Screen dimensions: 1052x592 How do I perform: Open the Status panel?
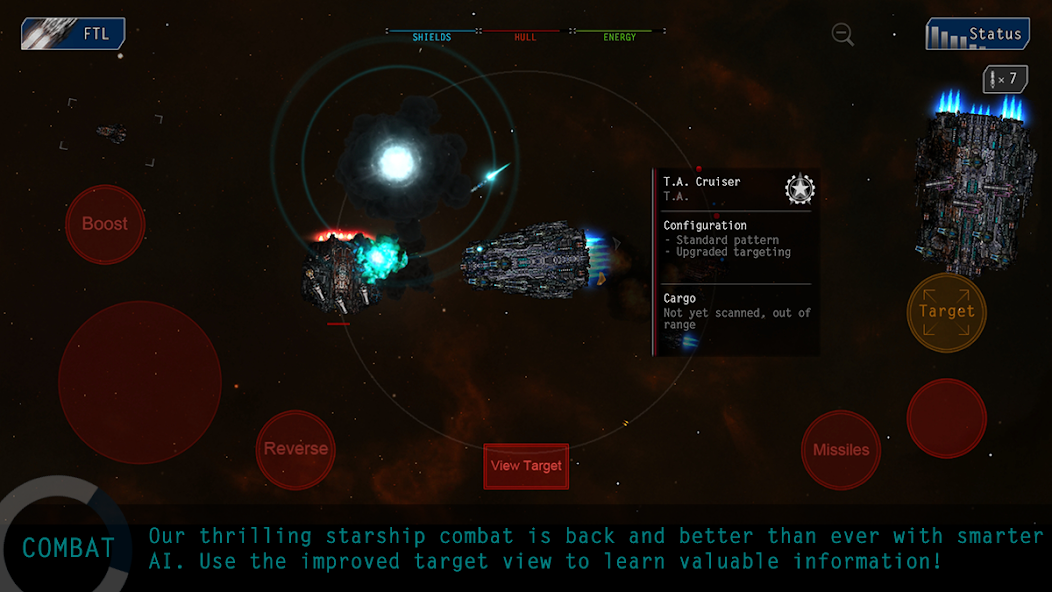977,34
